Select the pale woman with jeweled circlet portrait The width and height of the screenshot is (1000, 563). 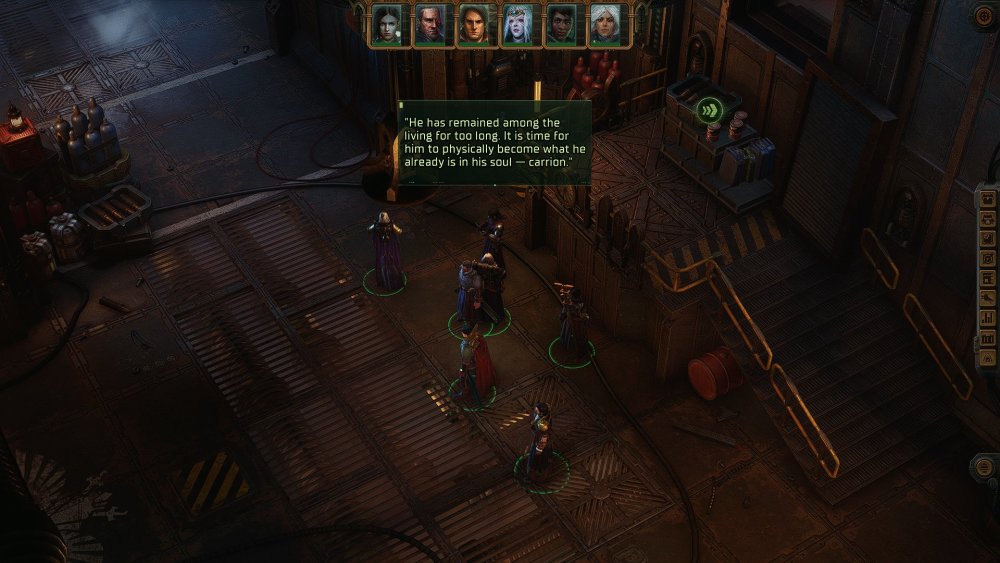517,25
